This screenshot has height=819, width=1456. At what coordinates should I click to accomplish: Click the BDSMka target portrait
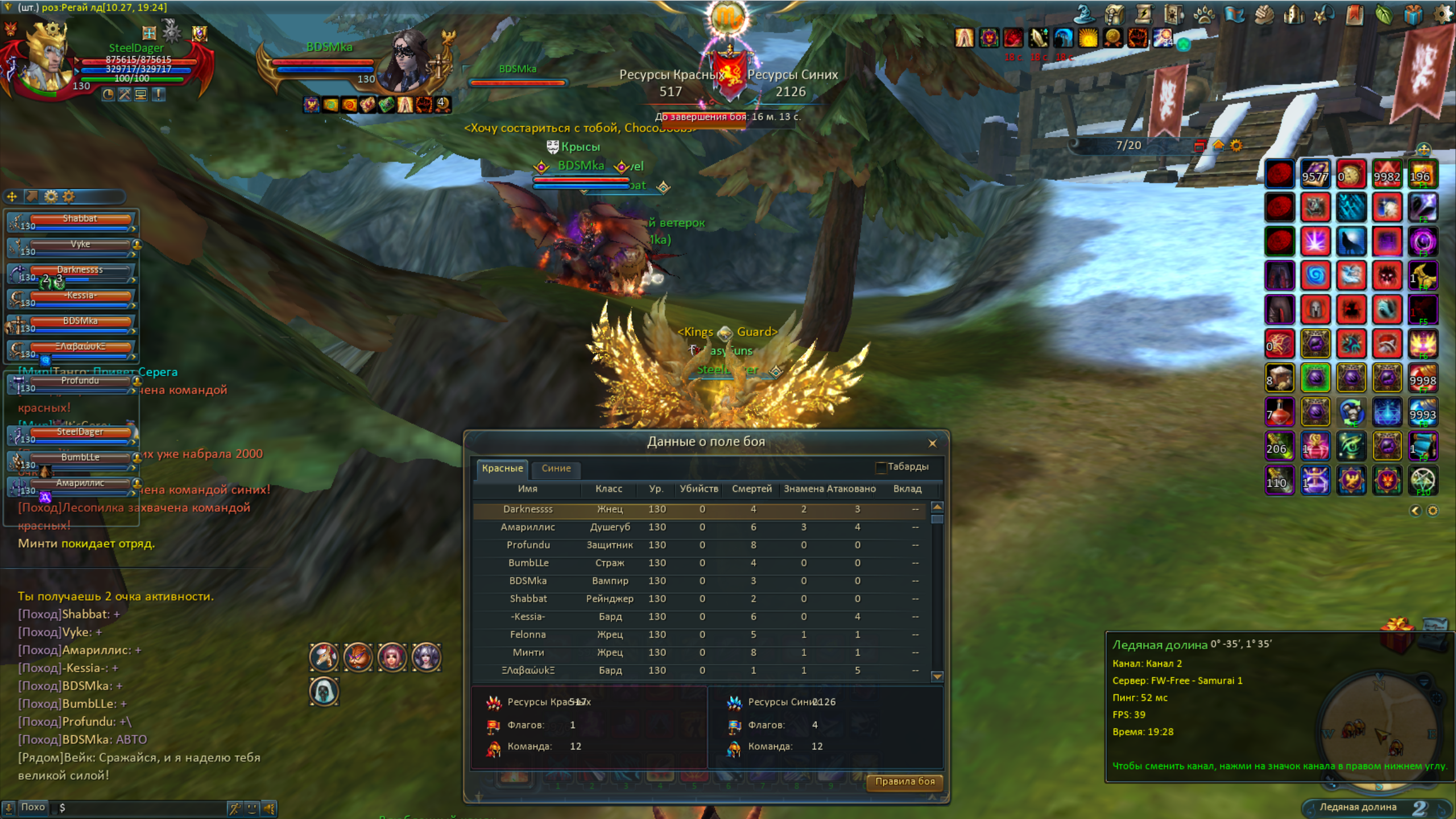tap(408, 61)
